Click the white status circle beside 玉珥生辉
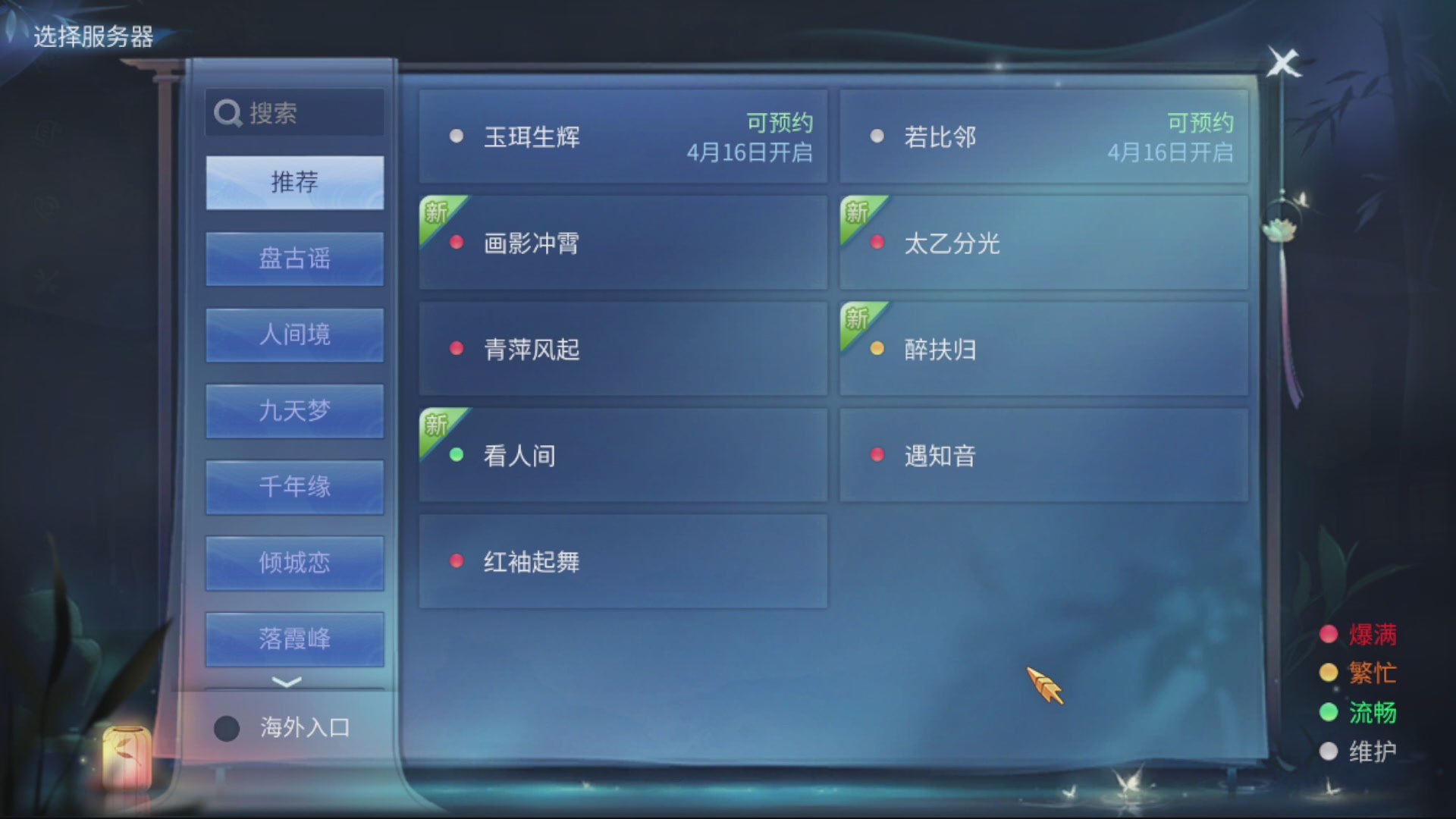 (x=456, y=136)
